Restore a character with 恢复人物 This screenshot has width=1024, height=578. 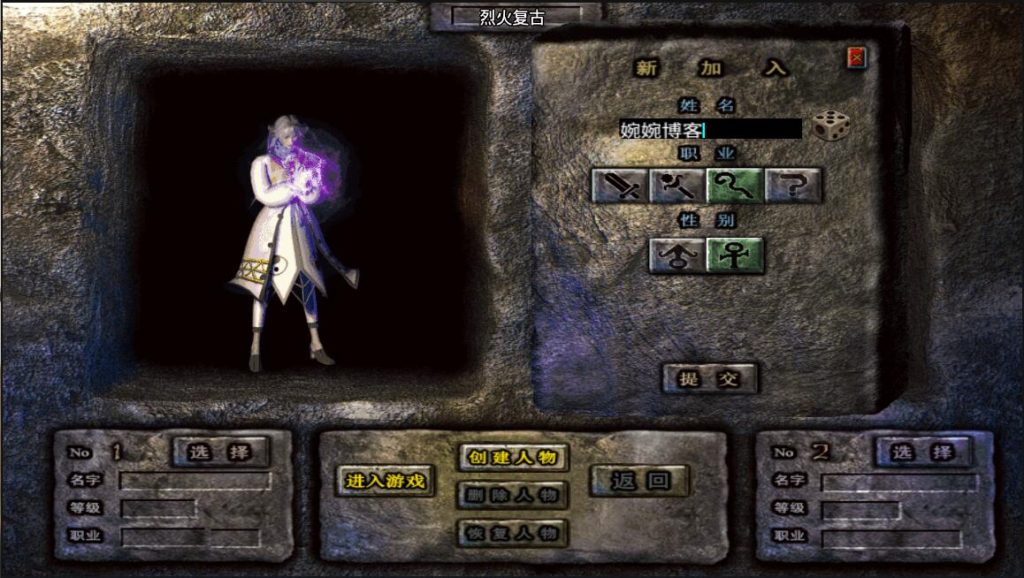point(513,532)
